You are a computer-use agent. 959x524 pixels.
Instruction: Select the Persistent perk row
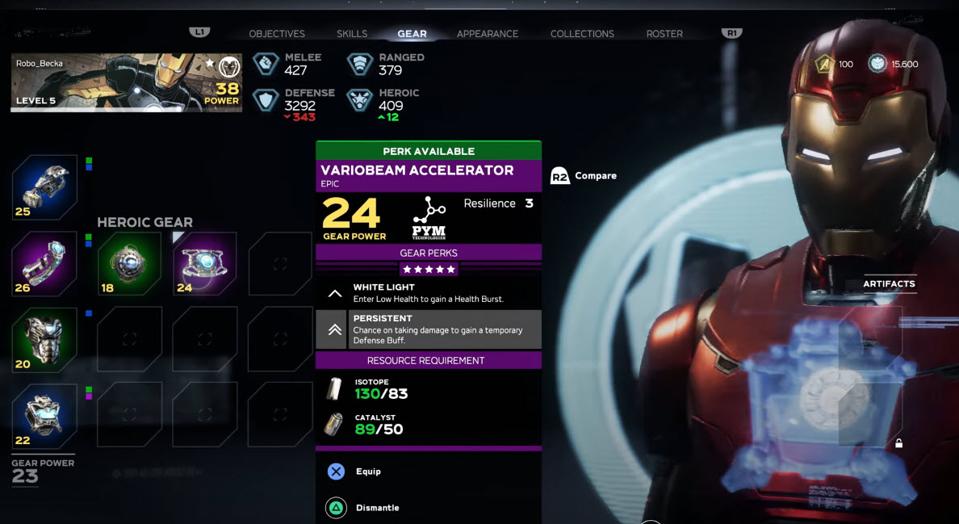(428, 329)
